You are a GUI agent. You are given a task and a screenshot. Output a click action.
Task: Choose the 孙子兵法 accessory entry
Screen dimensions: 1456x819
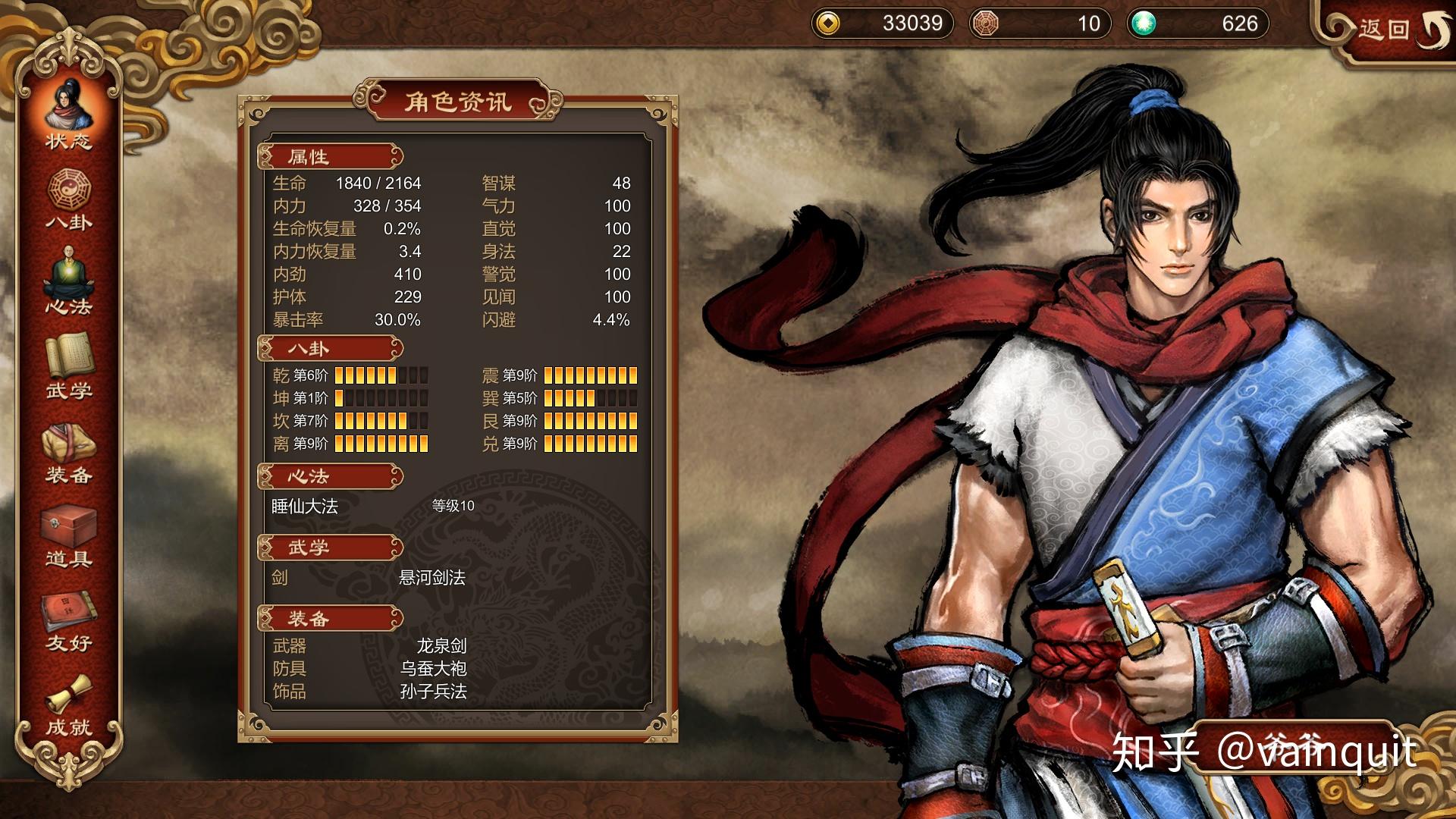(433, 692)
